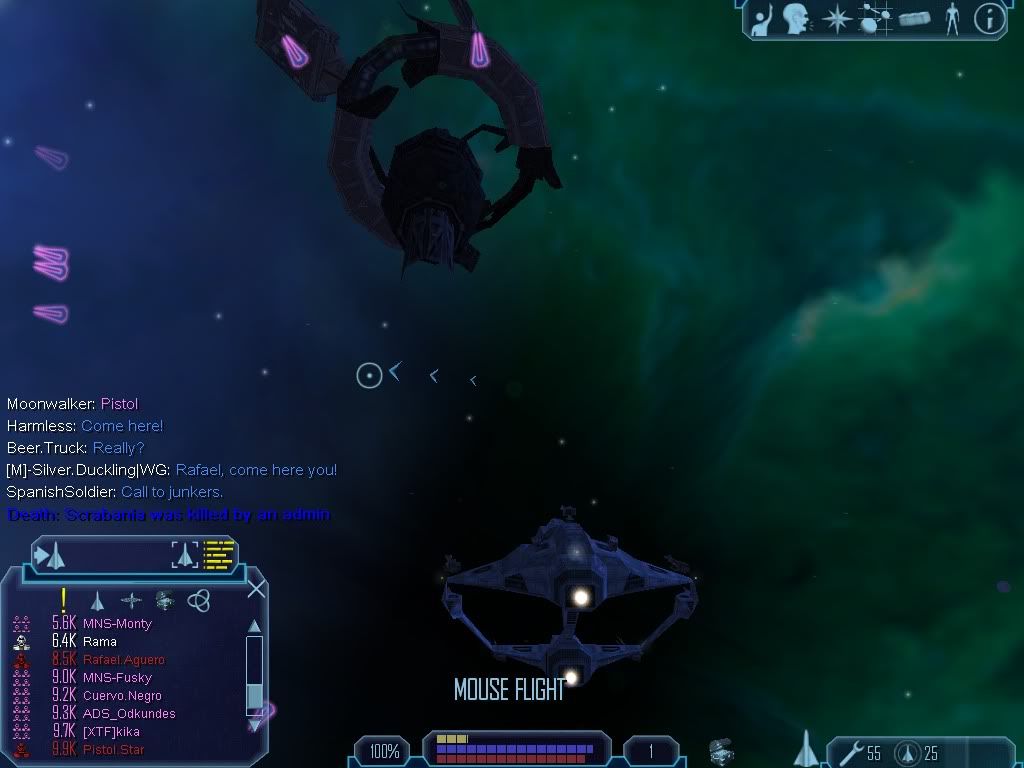
Task: Open the request trade icon with raised arm
Action: pos(763,19)
